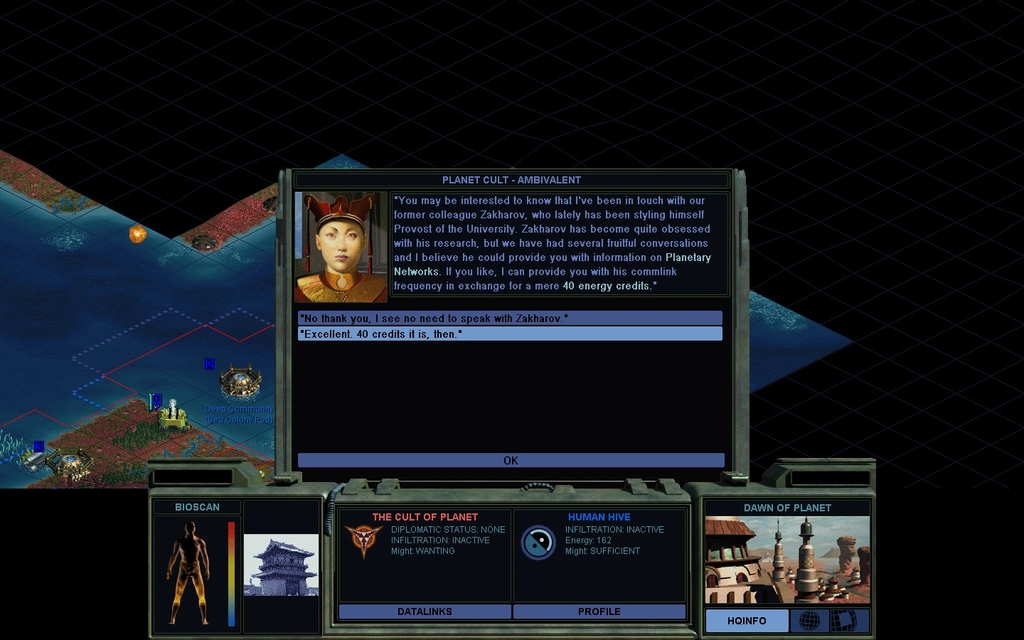Click the Dawn of Planet base image
The image size is (1024, 640).
click(x=787, y=560)
